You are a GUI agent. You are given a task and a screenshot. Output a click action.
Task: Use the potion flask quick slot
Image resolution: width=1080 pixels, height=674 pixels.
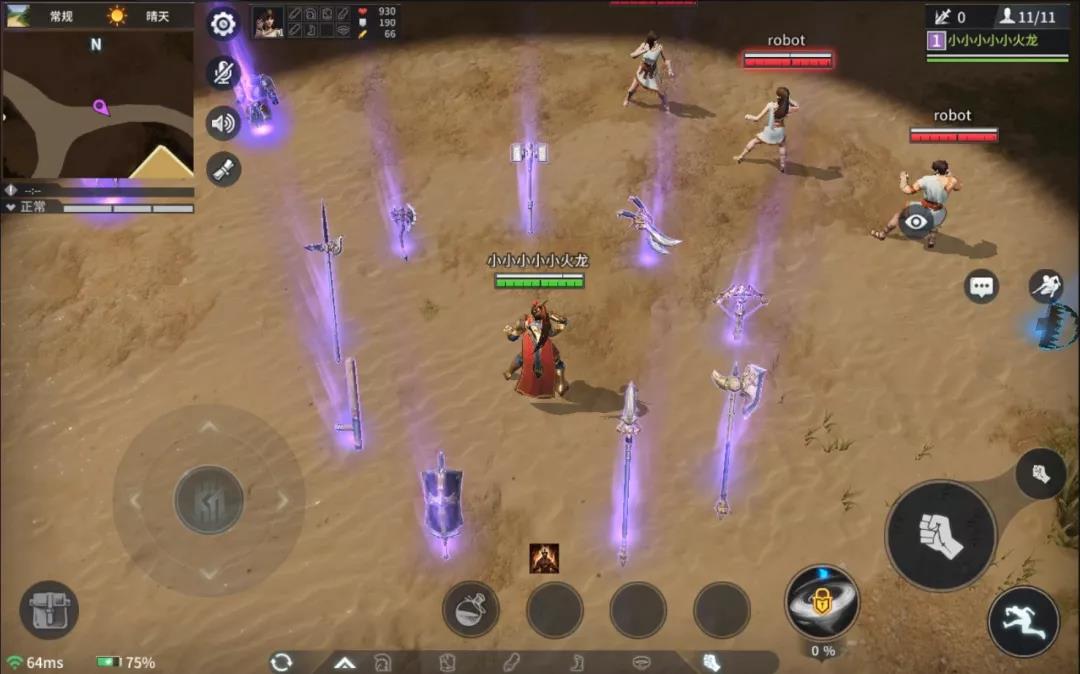471,610
